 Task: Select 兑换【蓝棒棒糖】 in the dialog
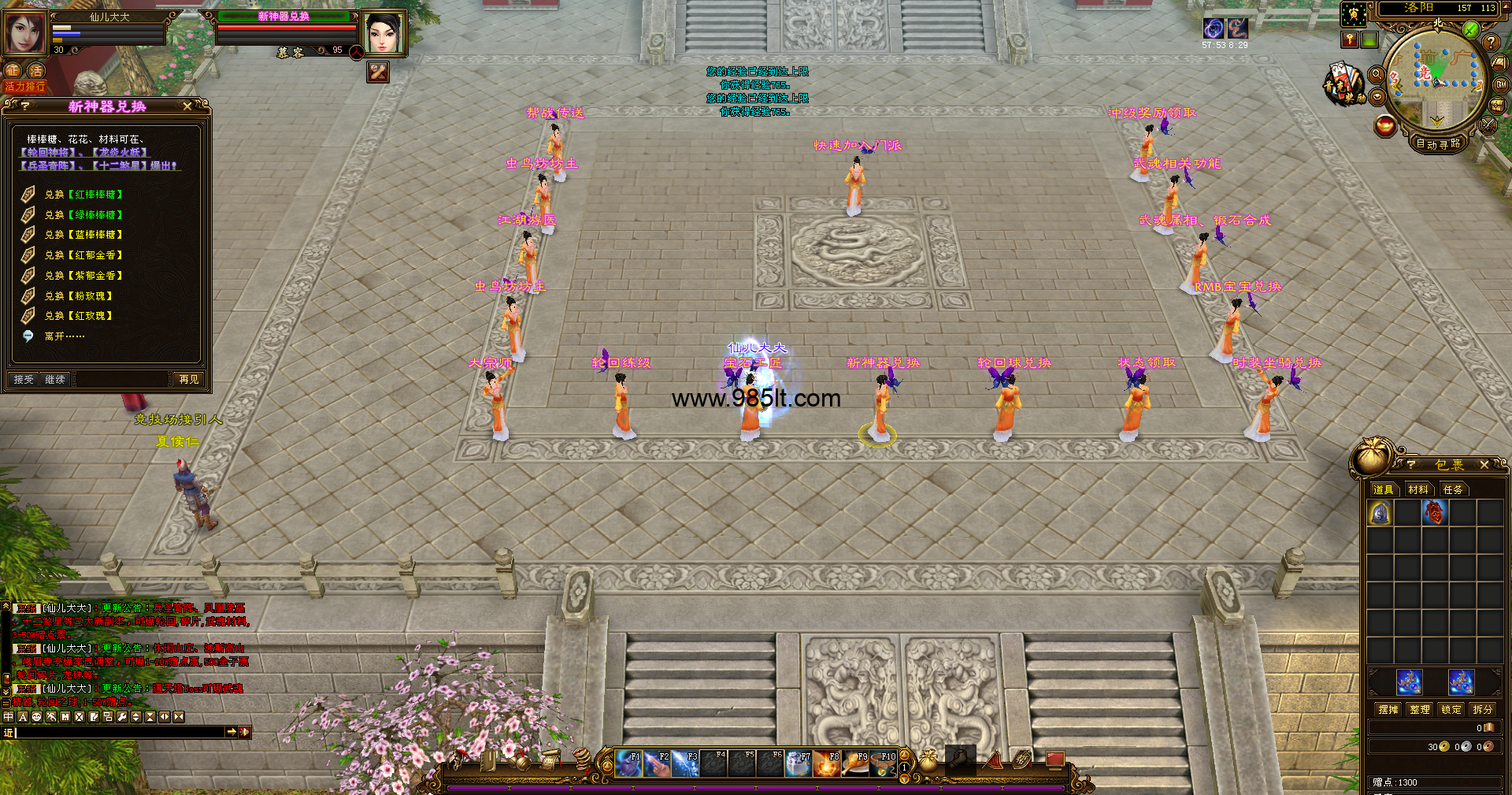pos(83,235)
